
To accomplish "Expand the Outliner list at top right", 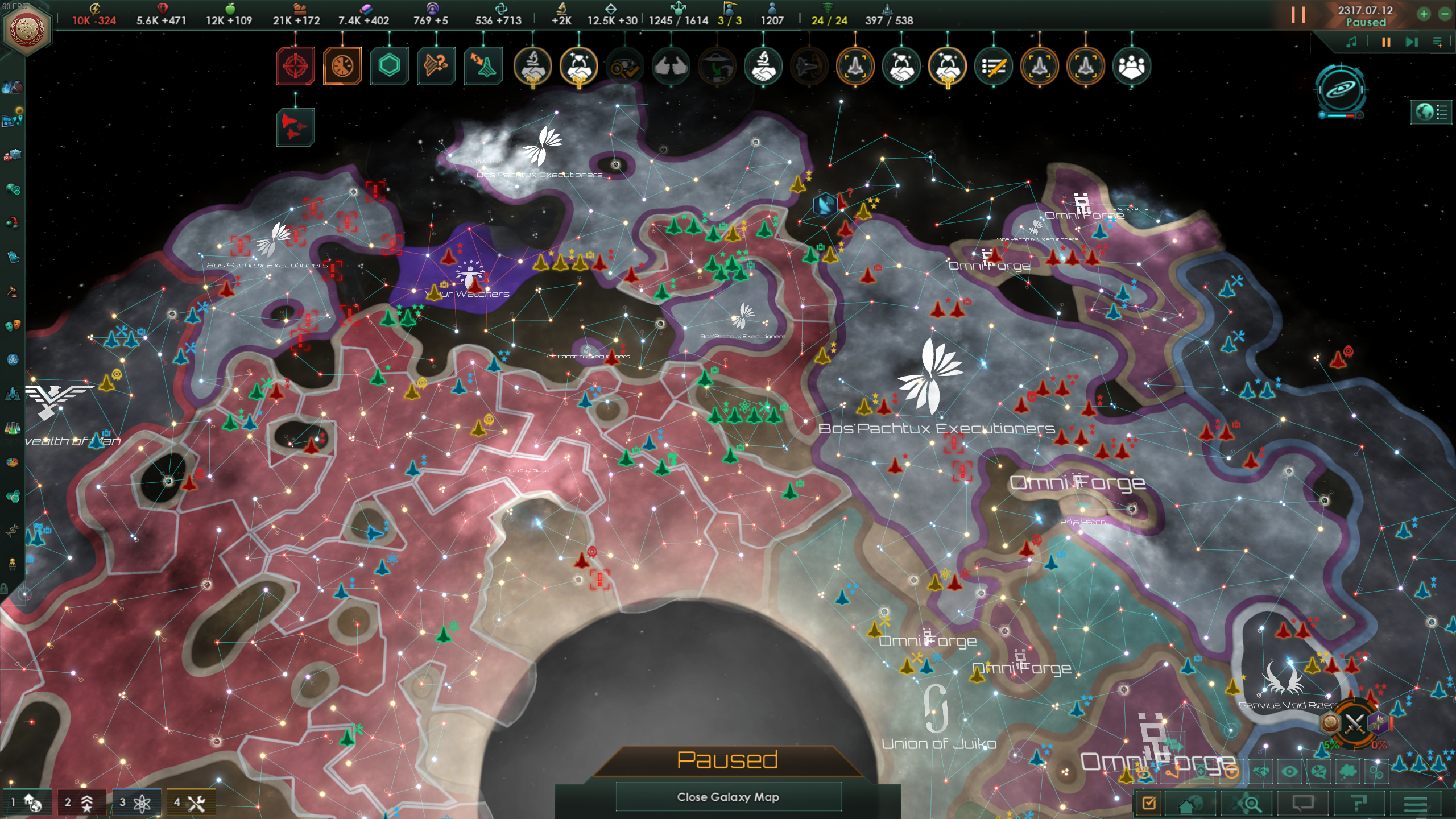I will tap(1431, 111).
